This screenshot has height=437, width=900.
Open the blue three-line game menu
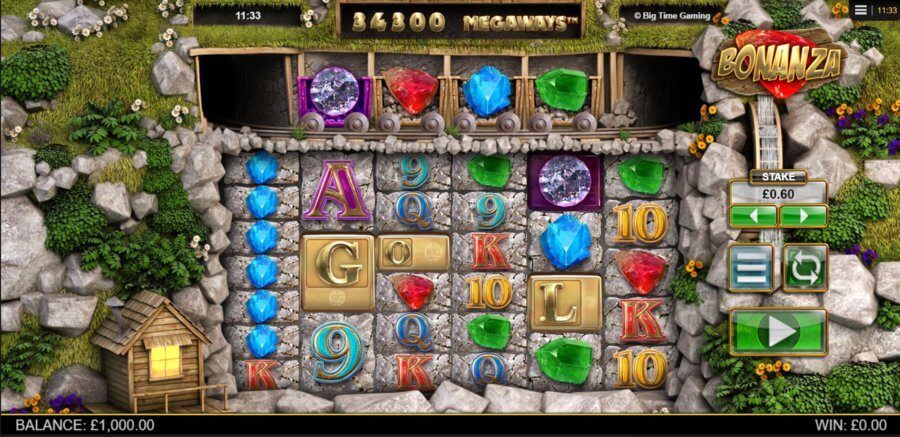[x=750, y=268]
